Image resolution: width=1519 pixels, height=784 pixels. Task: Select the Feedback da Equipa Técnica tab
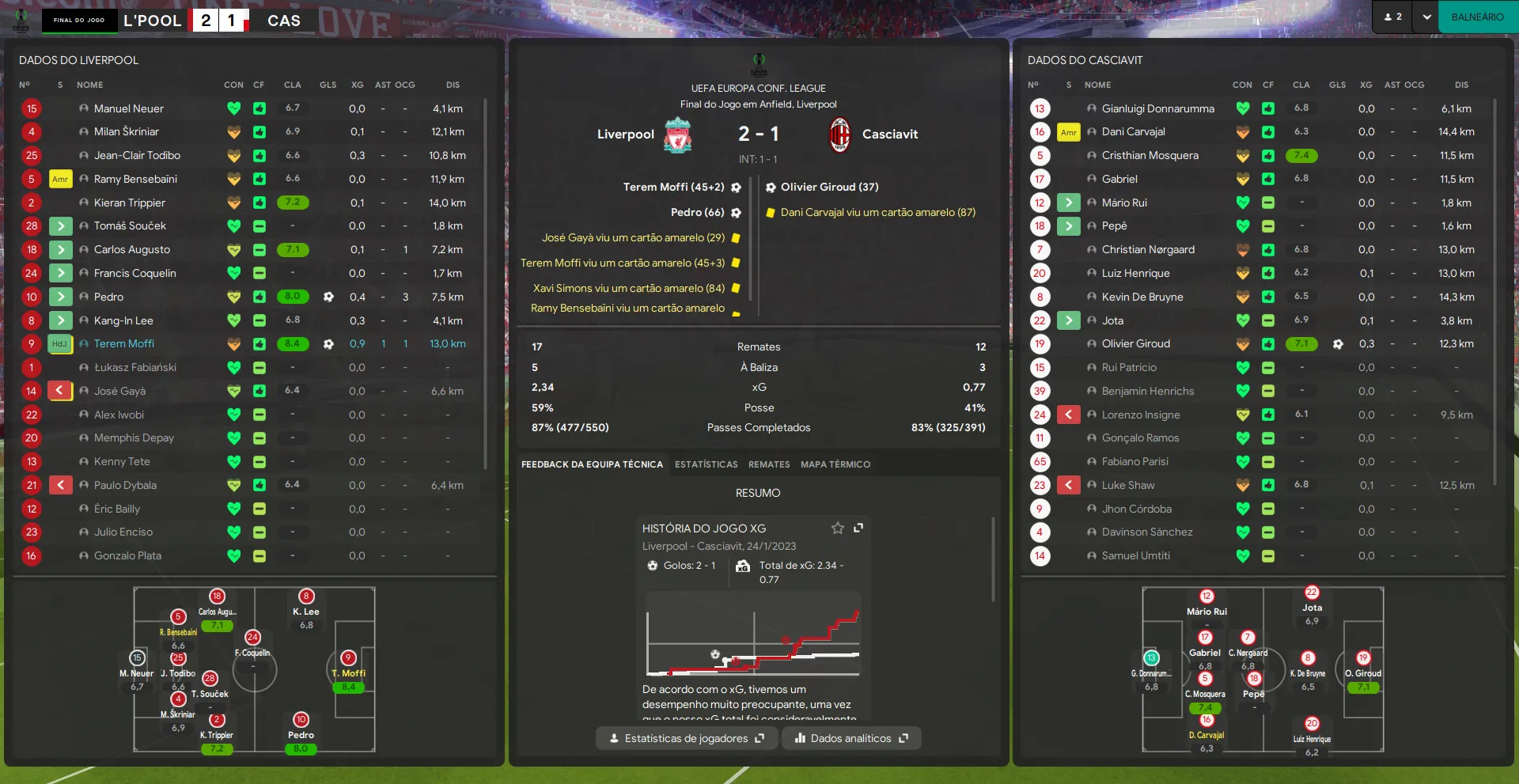(x=592, y=464)
